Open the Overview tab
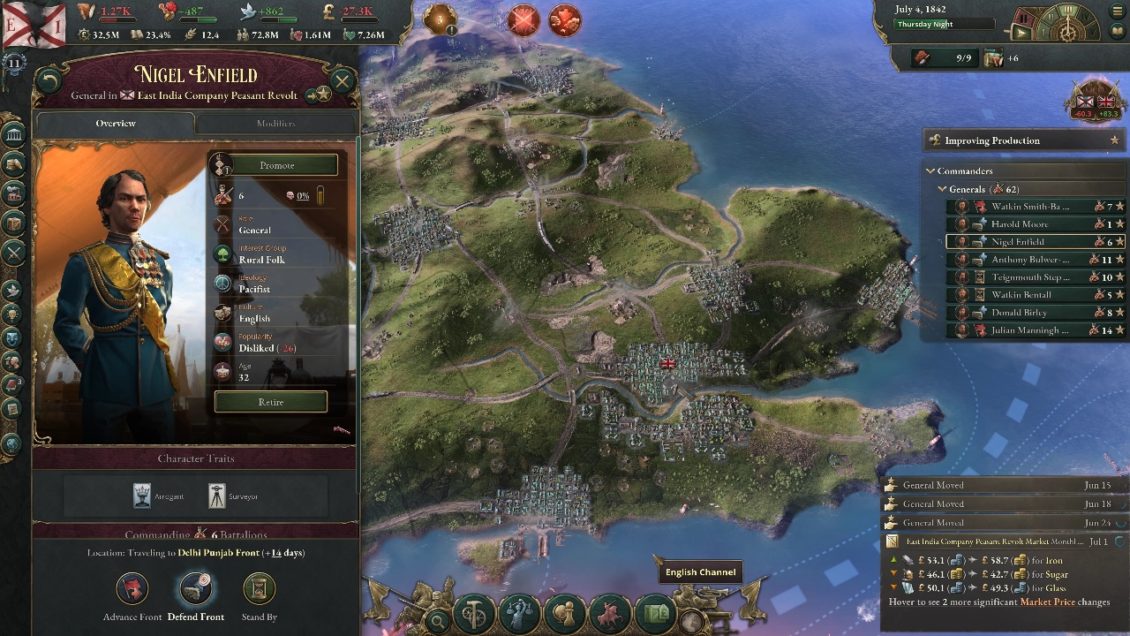Viewport: 1130px width, 636px height. (115, 124)
